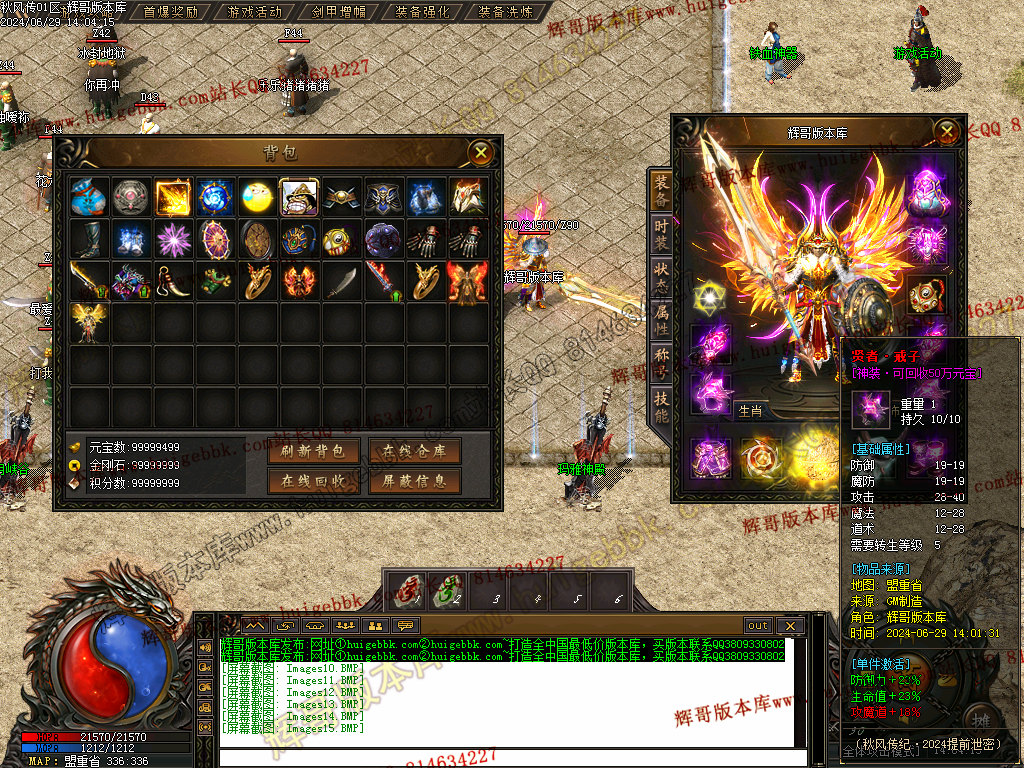Close the character equipment panel
Viewport: 1024px width, 768px height.
click(946, 131)
